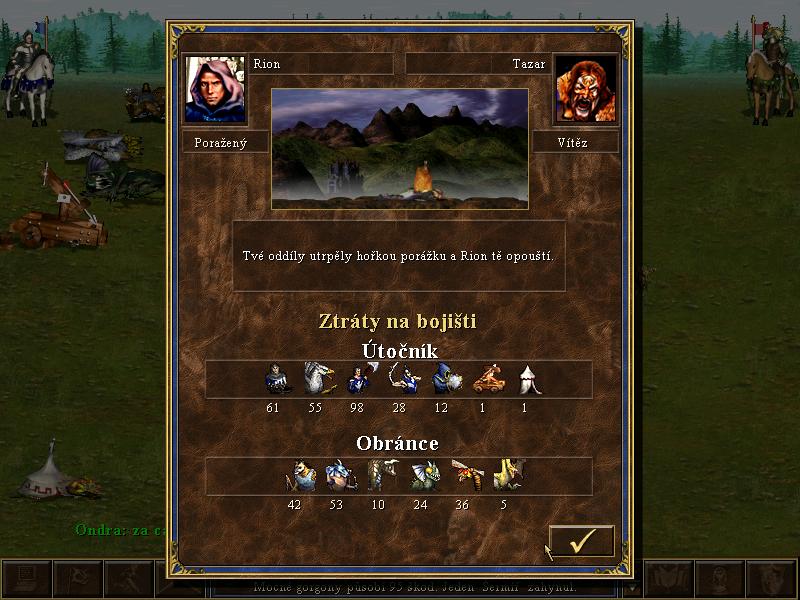
Task: Select the archer casualty icon showing 28 losses
Action: 400,379
